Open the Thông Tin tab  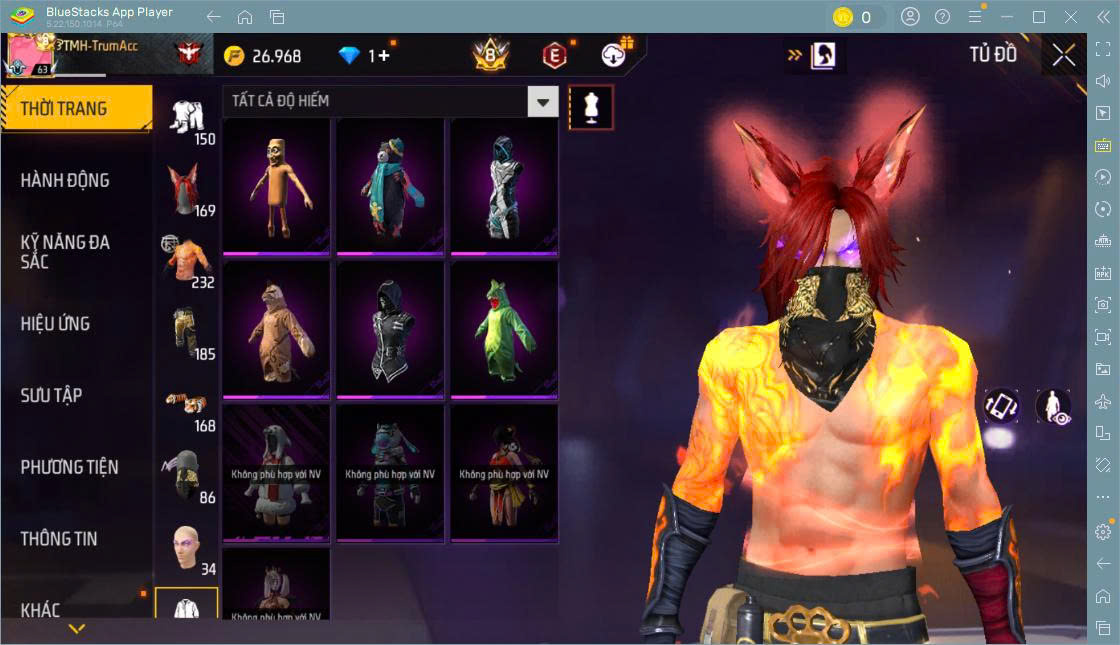click(60, 539)
